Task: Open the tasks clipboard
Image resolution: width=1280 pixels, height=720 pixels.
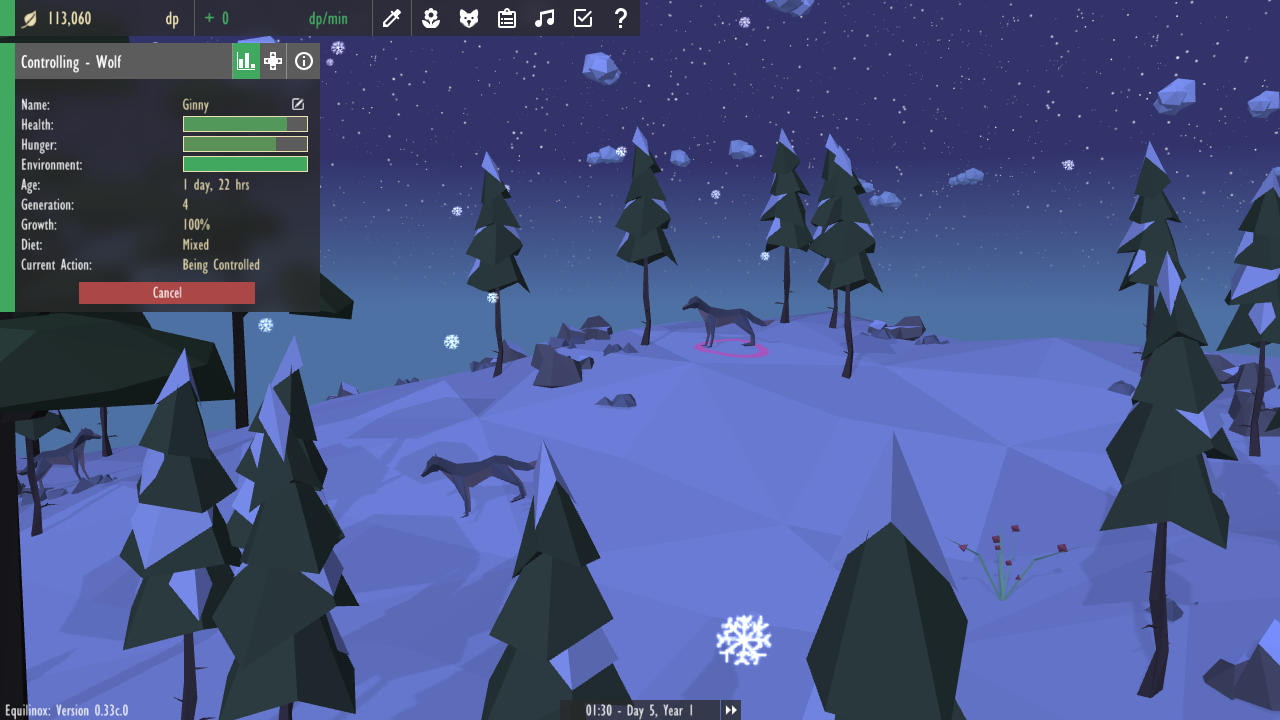Action: point(507,18)
